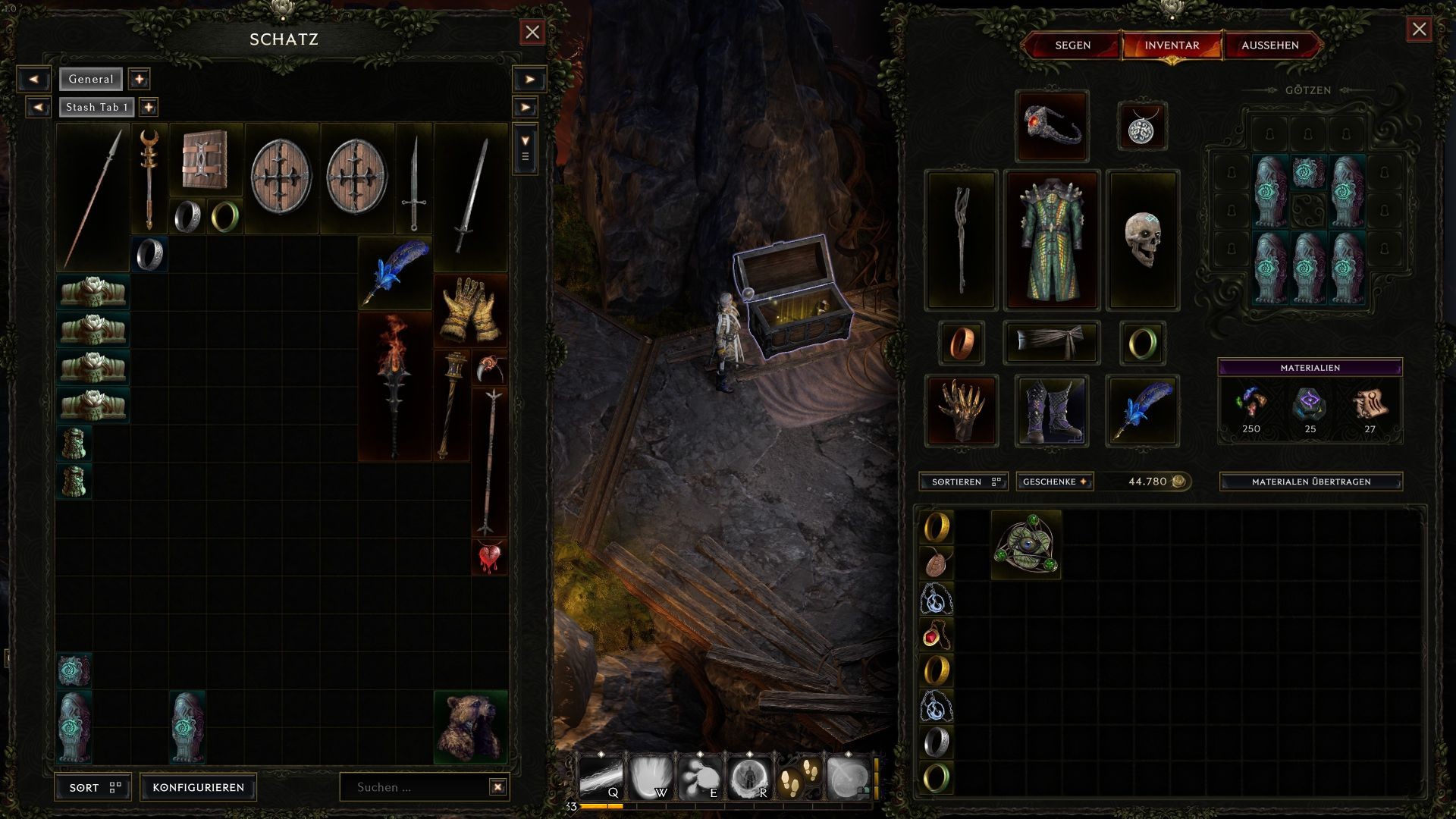Switch to the Segen tab
Screen dimensions: 1456x819
tap(1072, 45)
